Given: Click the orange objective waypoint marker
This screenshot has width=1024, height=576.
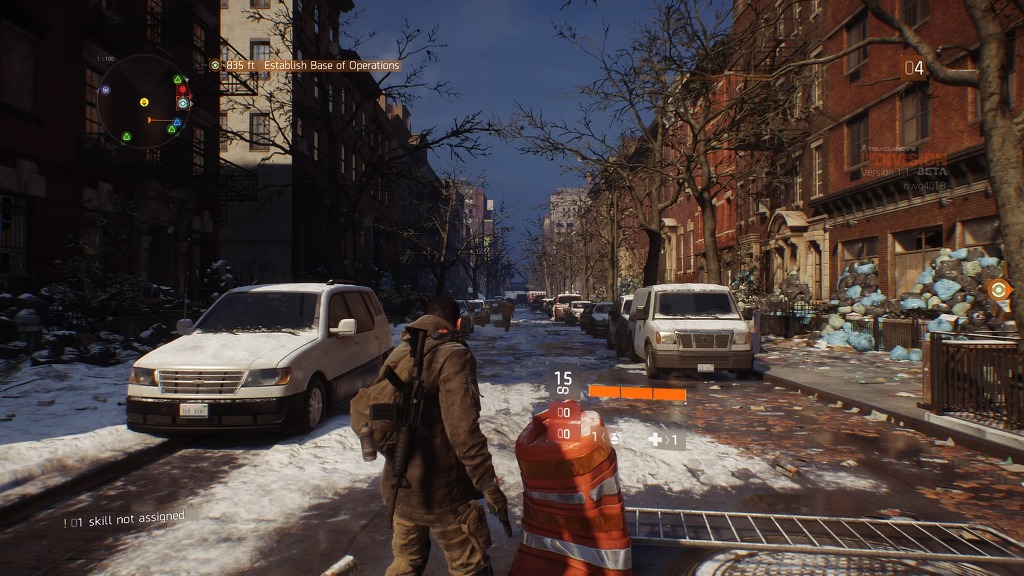Looking at the screenshot, I should point(998,288).
